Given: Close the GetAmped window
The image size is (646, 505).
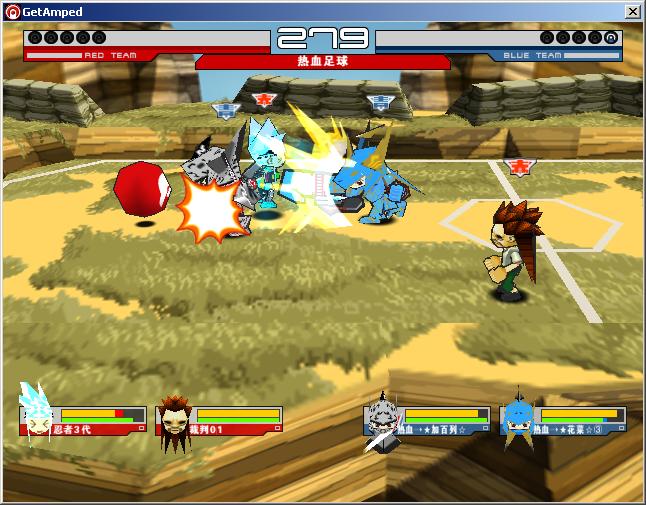Looking at the screenshot, I should point(632,12).
